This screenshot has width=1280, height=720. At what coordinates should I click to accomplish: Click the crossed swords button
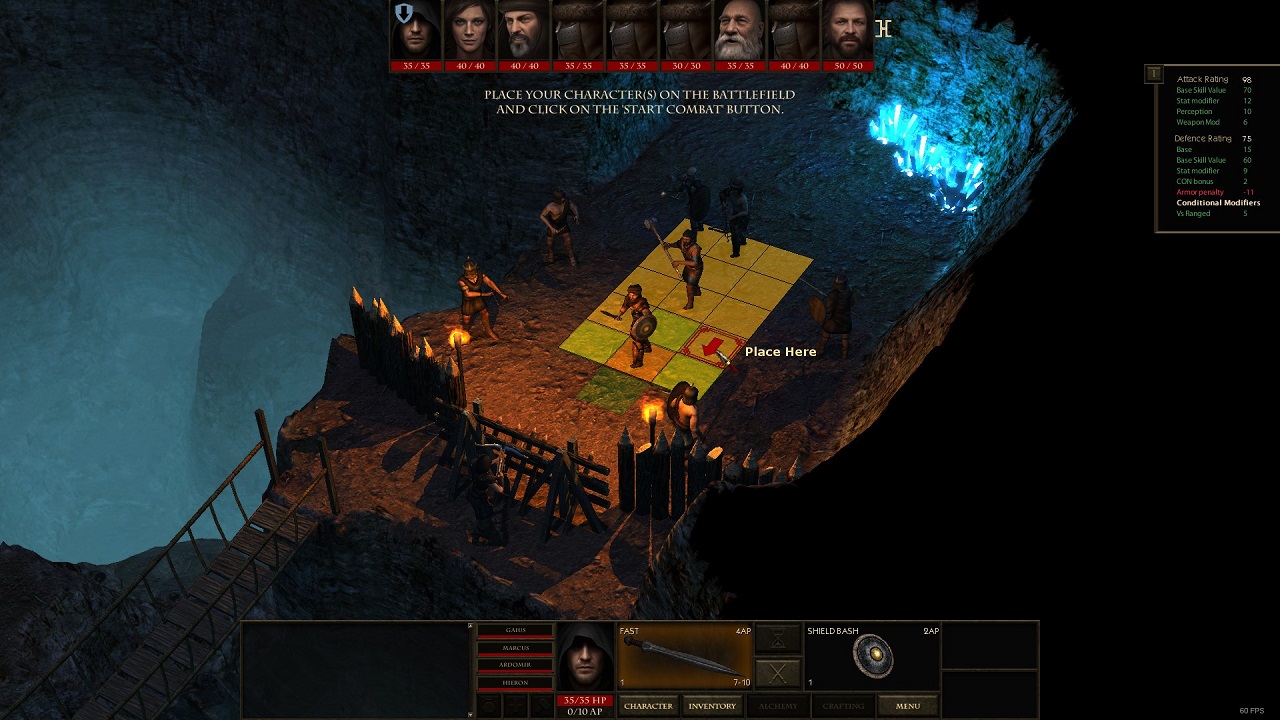[778, 673]
